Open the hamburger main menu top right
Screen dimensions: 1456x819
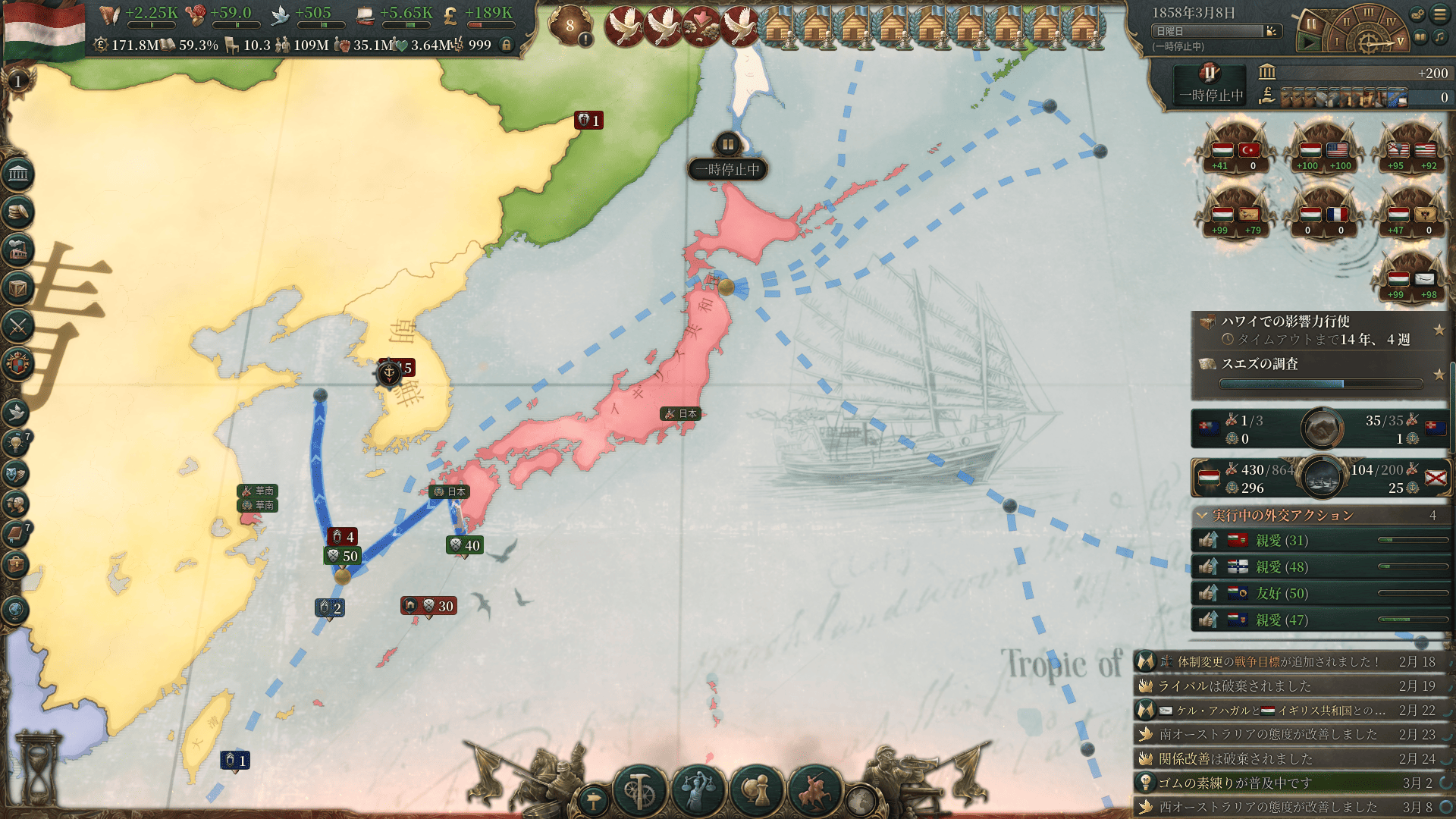[1439, 14]
